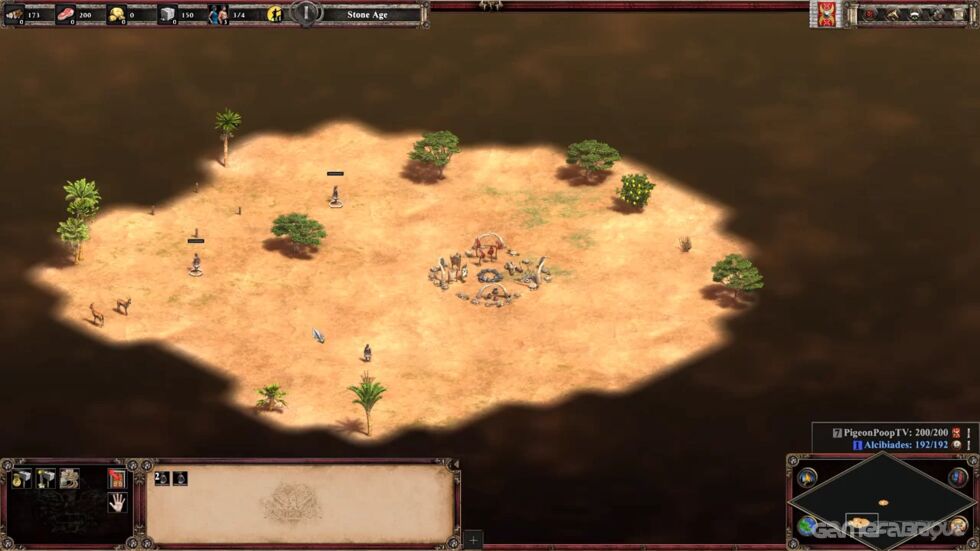This screenshot has width=980, height=551.
Task: Click the red arrow garrison command
Action: click(x=117, y=479)
